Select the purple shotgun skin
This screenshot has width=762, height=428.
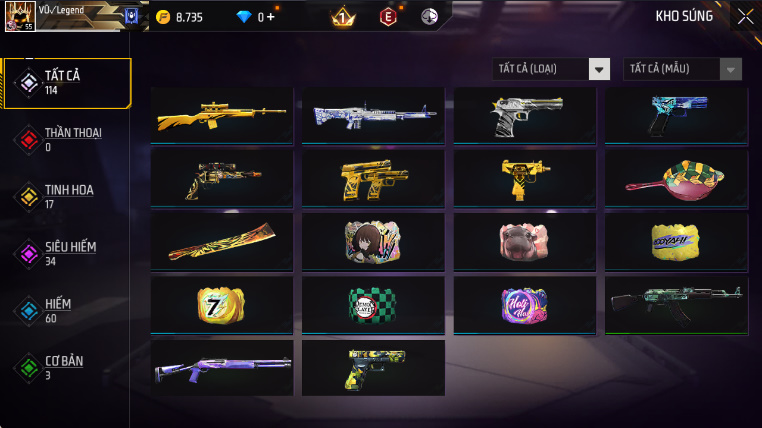tap(221, 367)
